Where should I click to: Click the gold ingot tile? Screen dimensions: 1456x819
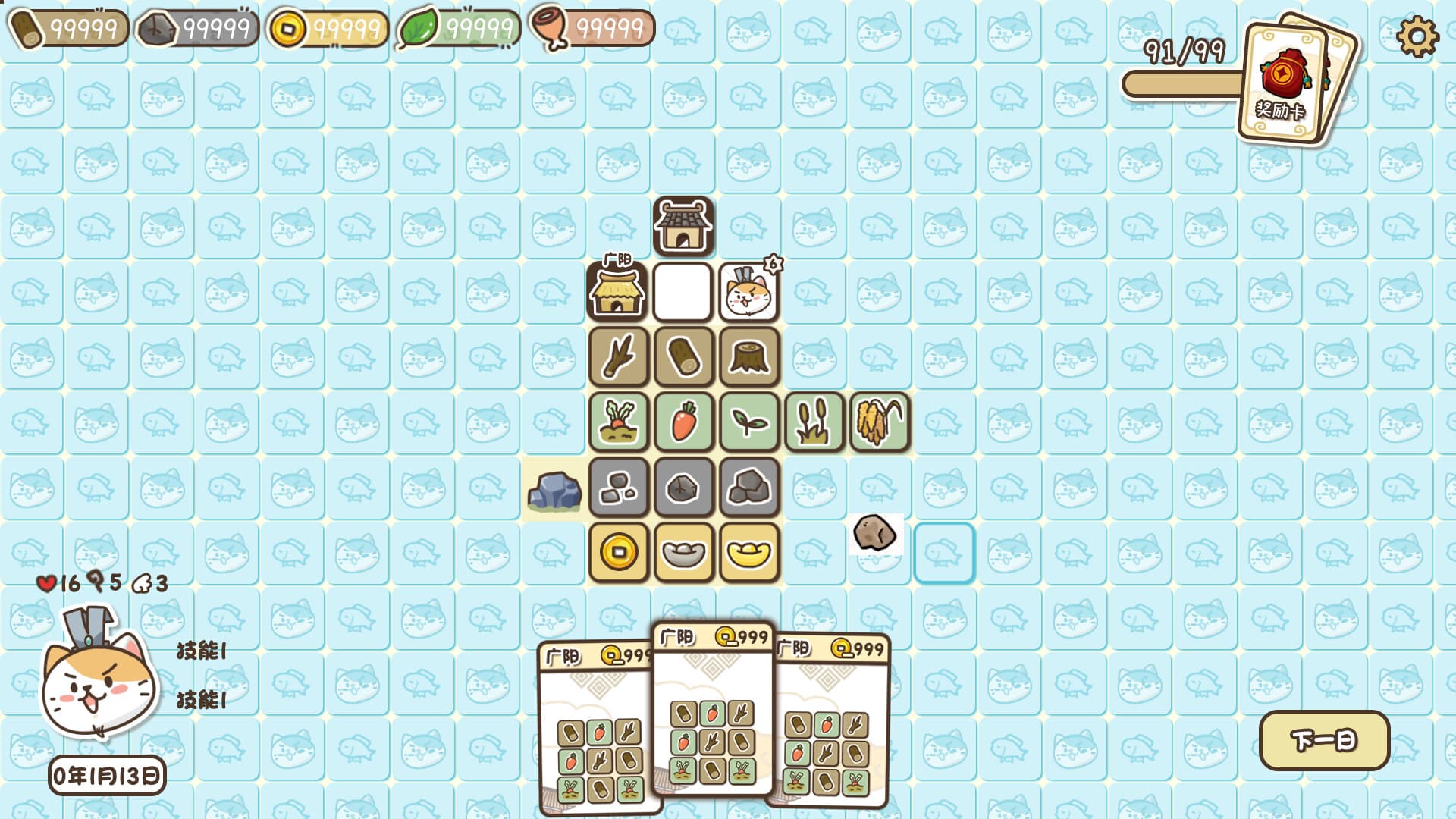click(x=748, y=553)
